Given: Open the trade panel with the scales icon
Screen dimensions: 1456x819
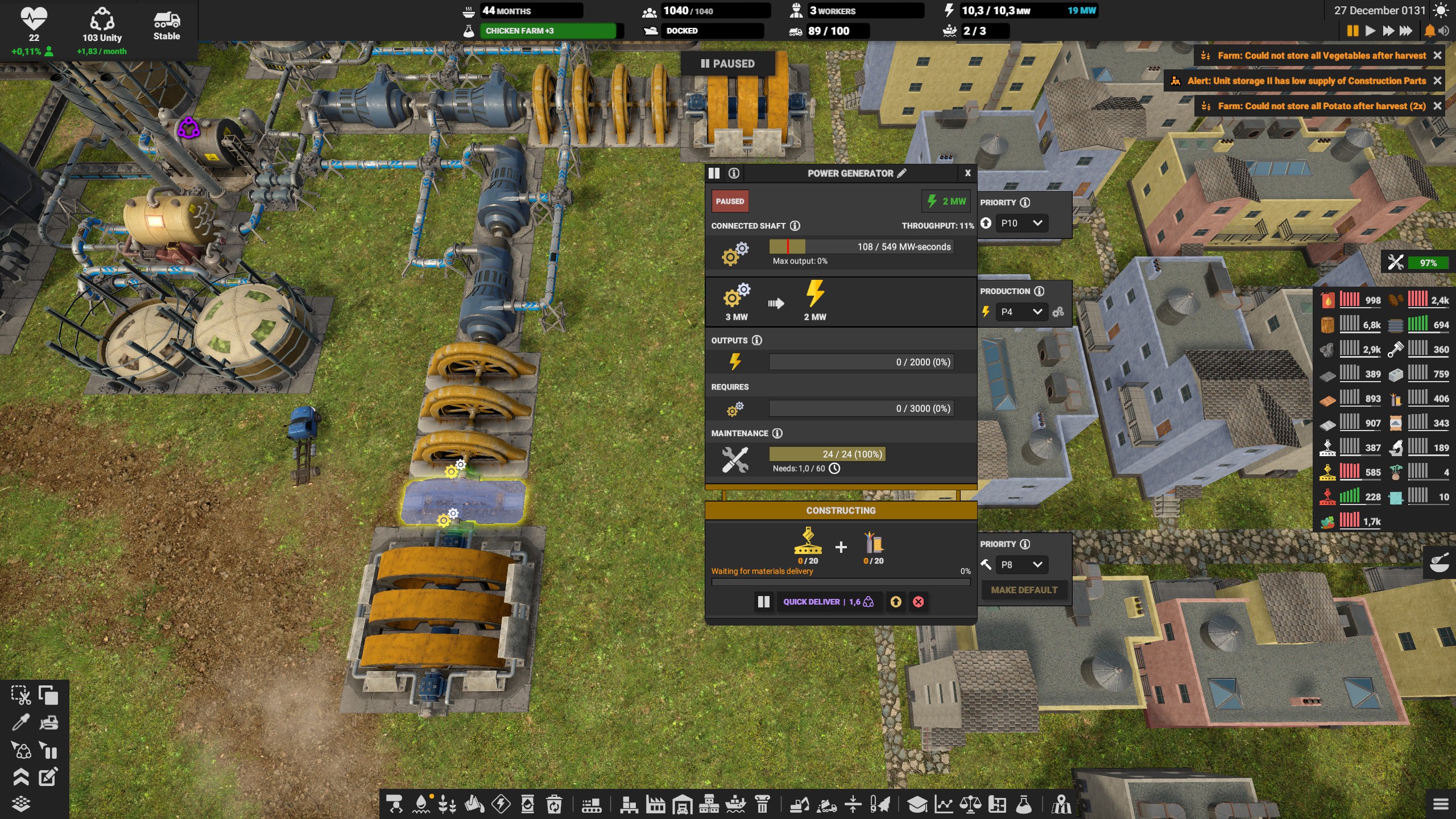Looking at the screenshot, I should [970, 804].
